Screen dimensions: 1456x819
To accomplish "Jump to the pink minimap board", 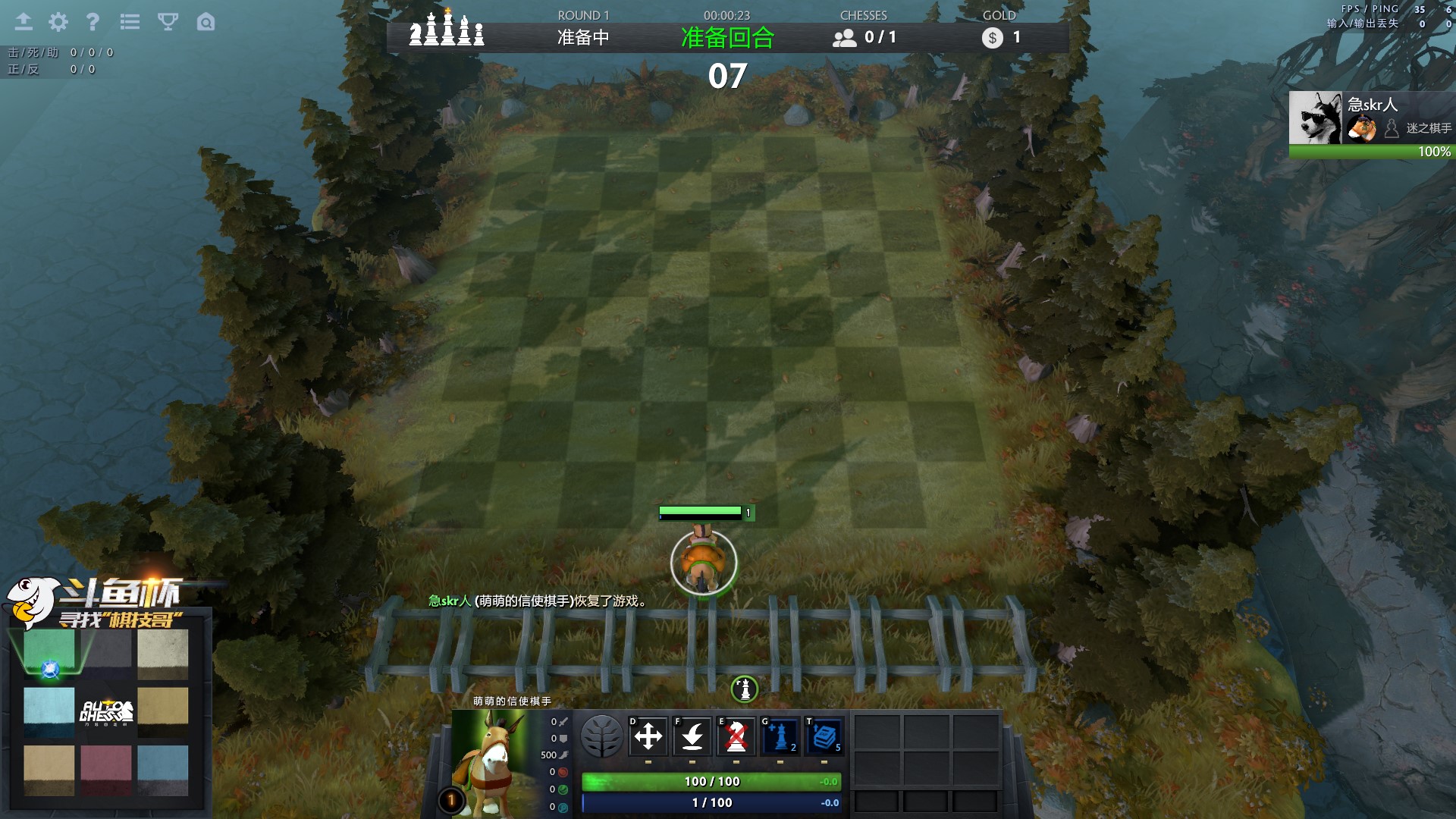I will 106,769.
